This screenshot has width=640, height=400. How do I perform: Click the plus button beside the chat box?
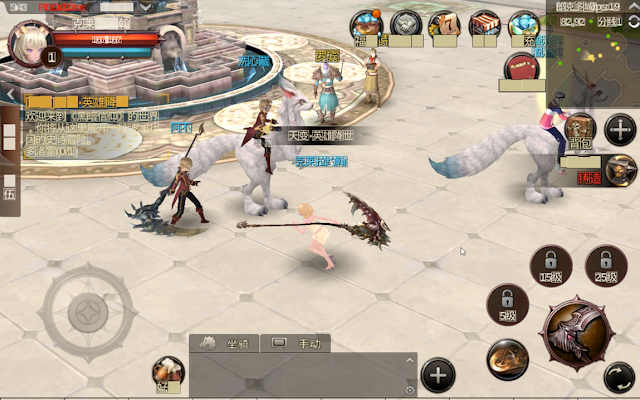(x=437, y=376)
